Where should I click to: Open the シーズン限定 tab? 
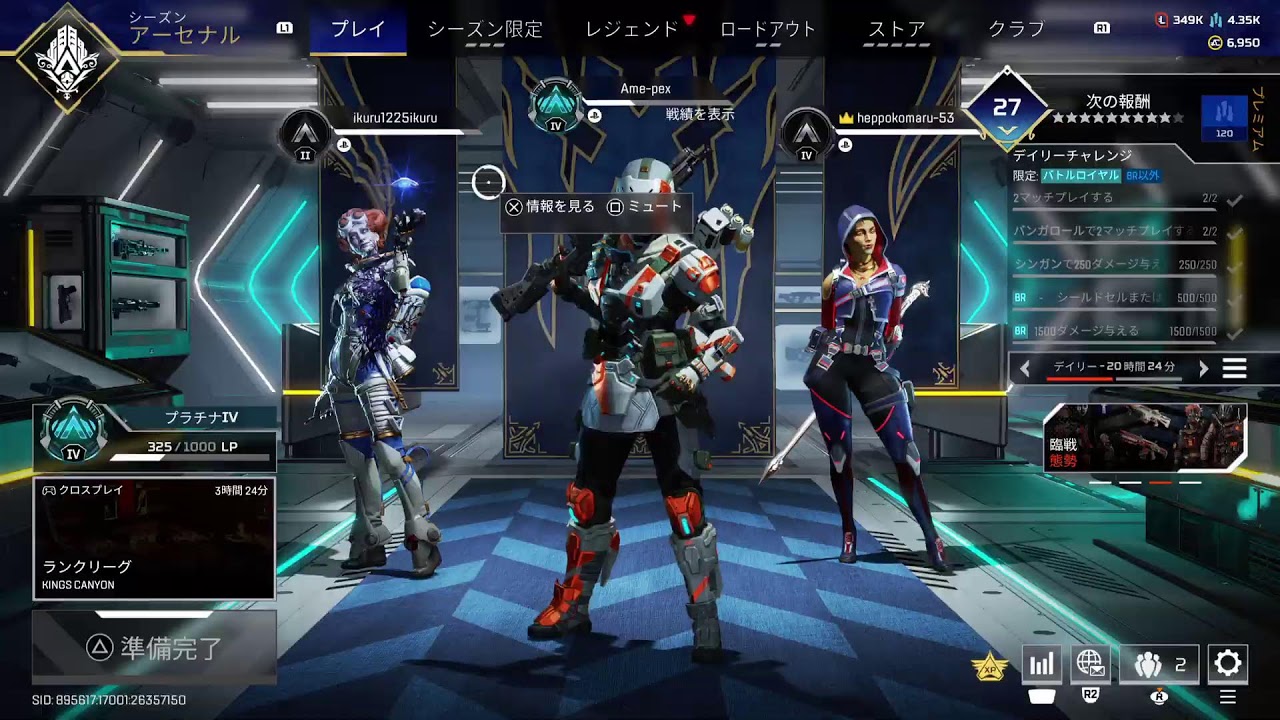click(x=485, y=29)
